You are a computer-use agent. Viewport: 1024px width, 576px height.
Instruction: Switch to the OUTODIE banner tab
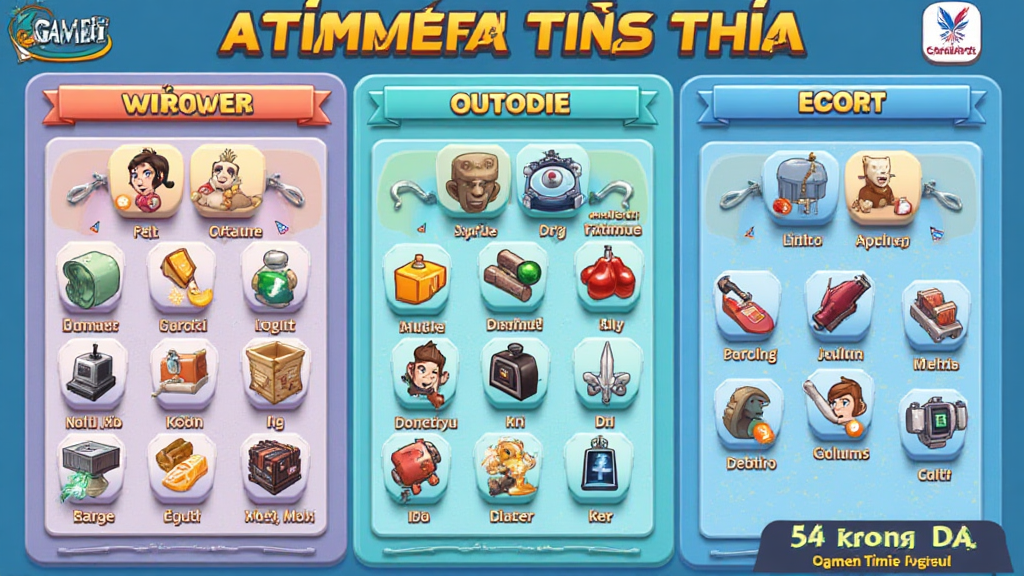coord(510,103)
